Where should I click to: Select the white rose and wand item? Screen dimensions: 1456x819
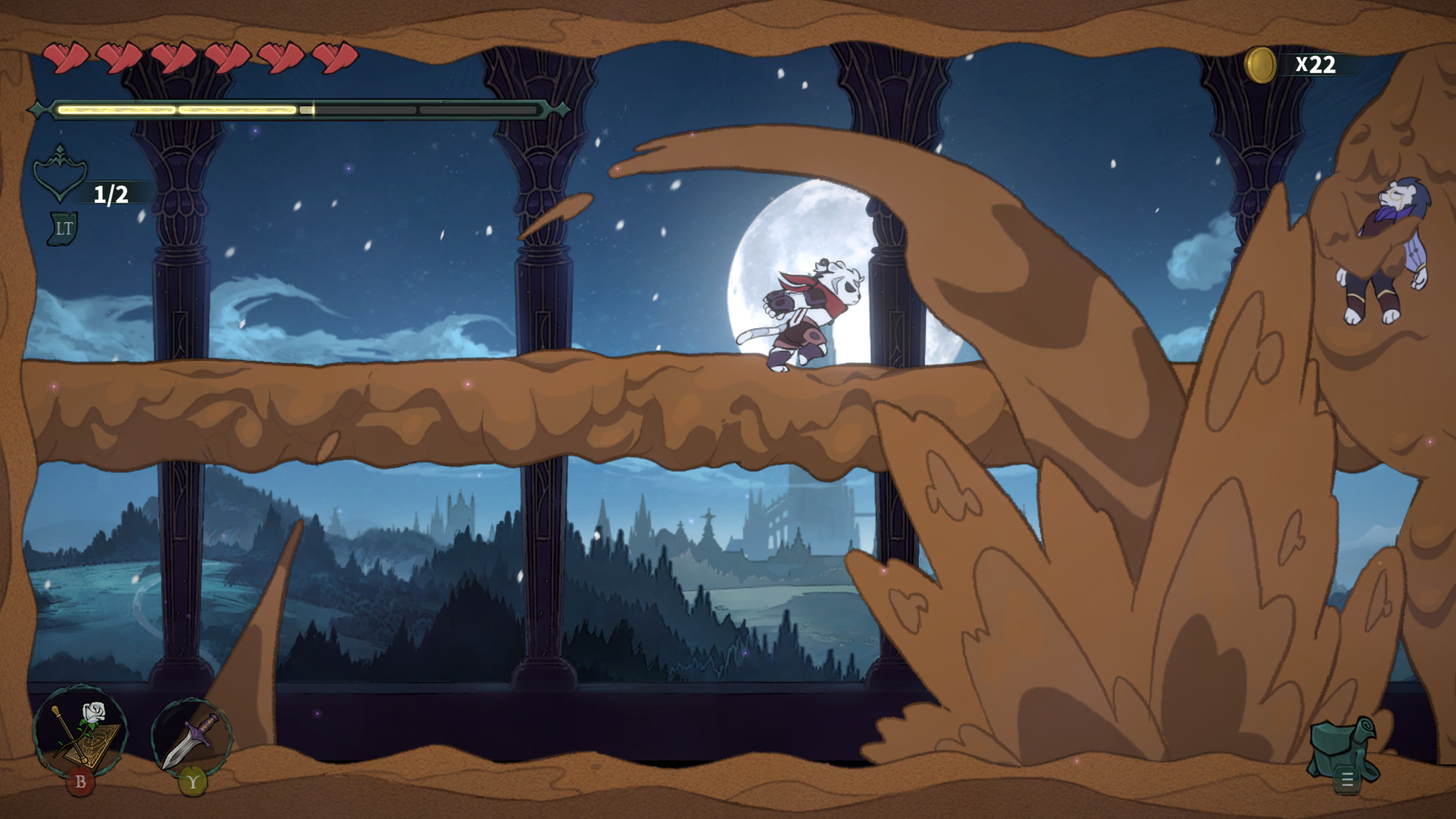click(80, 732)
